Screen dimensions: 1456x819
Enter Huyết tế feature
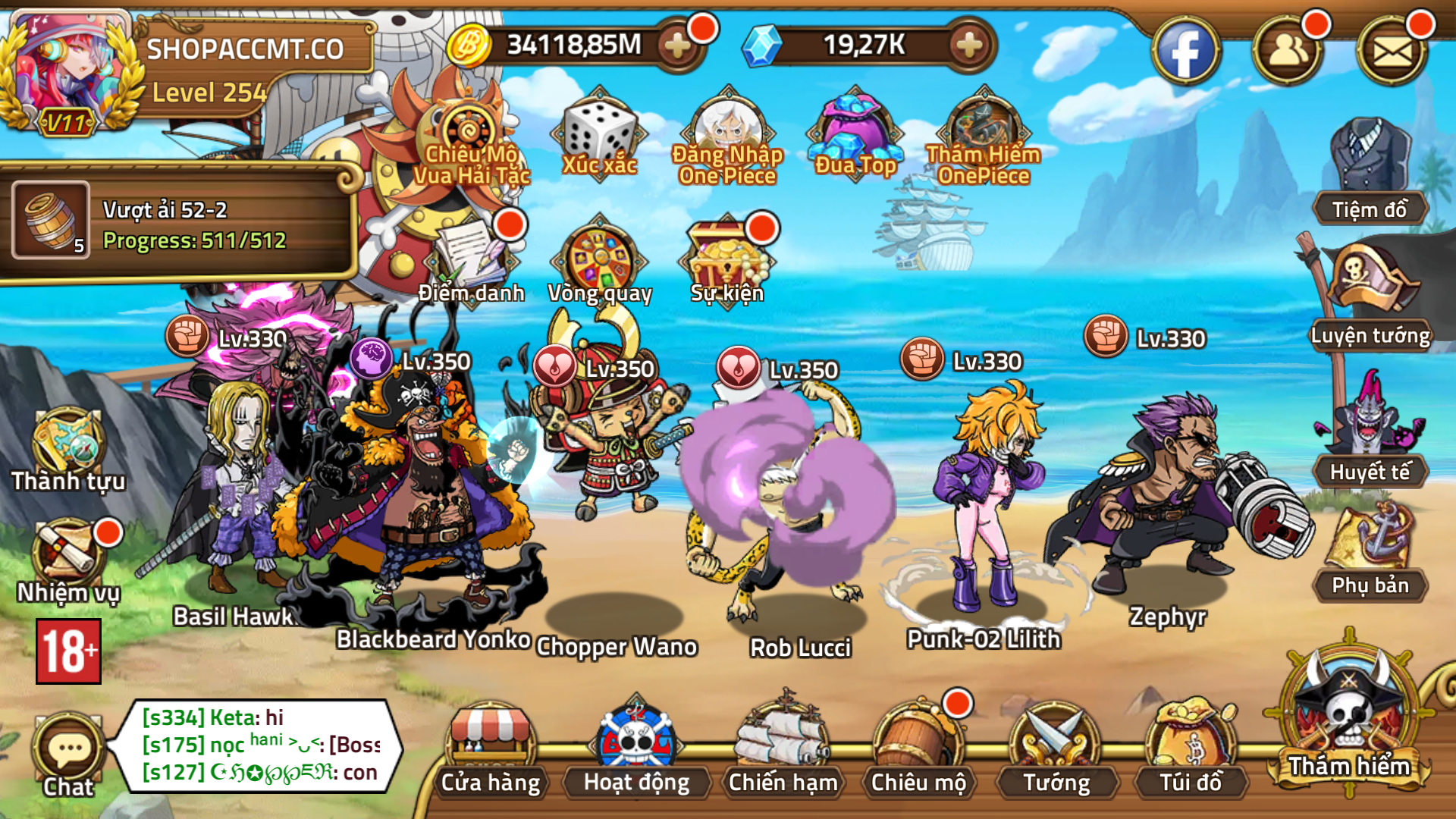point(1370,432)
